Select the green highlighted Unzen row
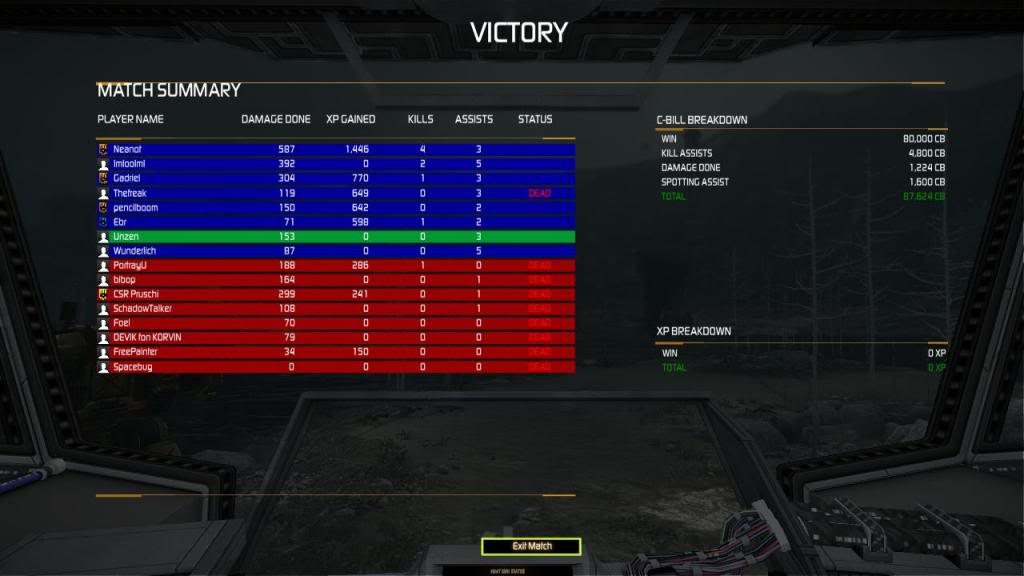 (x=335, y=236)
